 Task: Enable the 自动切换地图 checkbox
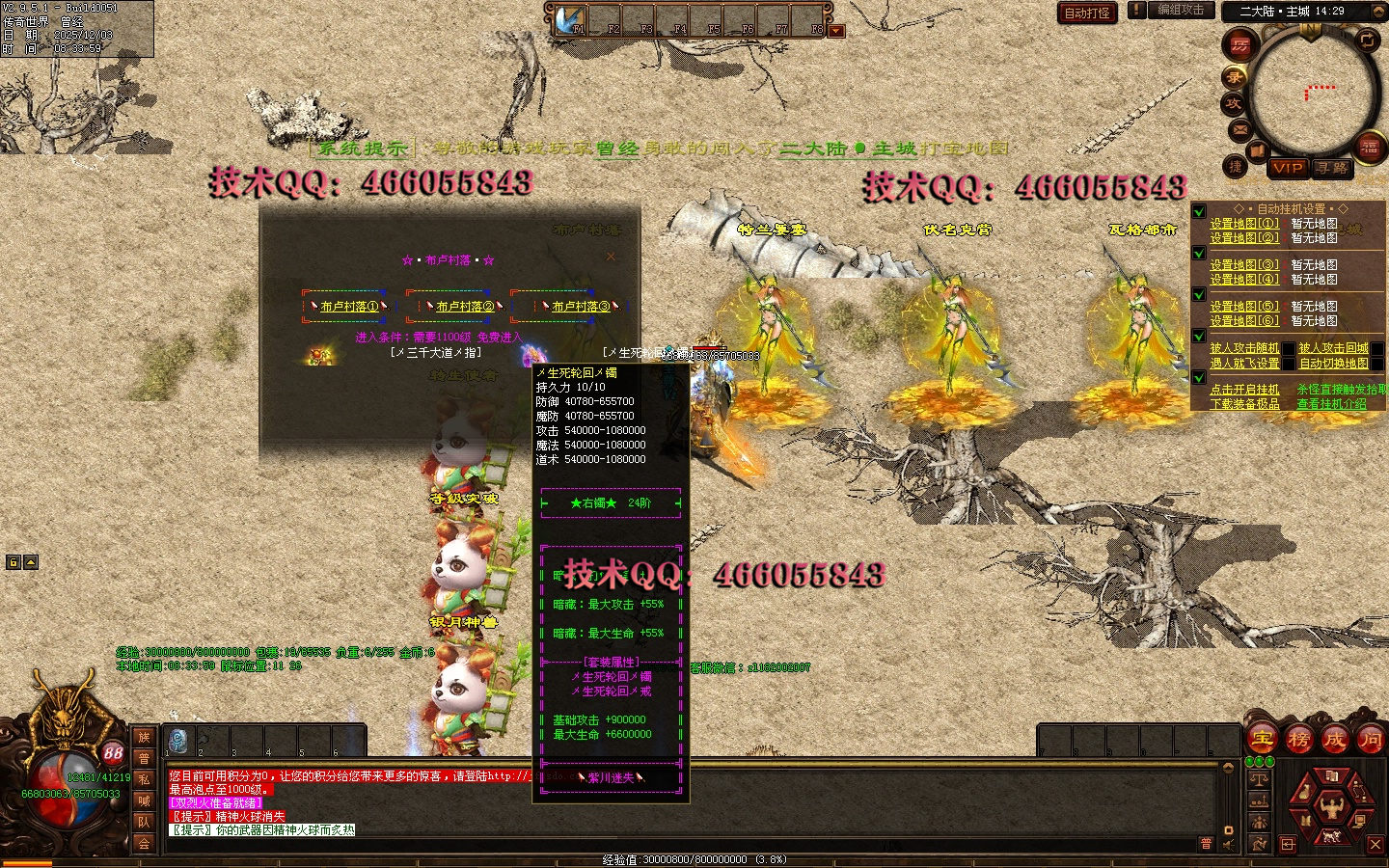[1377, 364]
